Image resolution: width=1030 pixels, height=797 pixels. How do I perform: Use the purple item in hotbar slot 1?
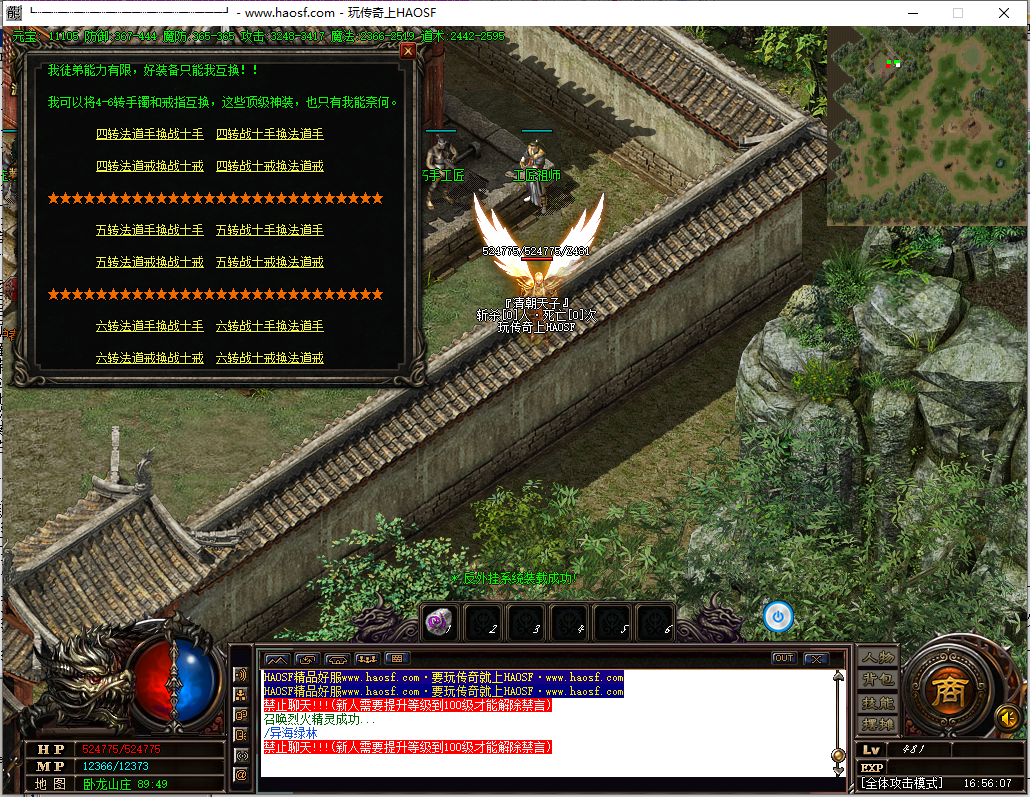440,622
